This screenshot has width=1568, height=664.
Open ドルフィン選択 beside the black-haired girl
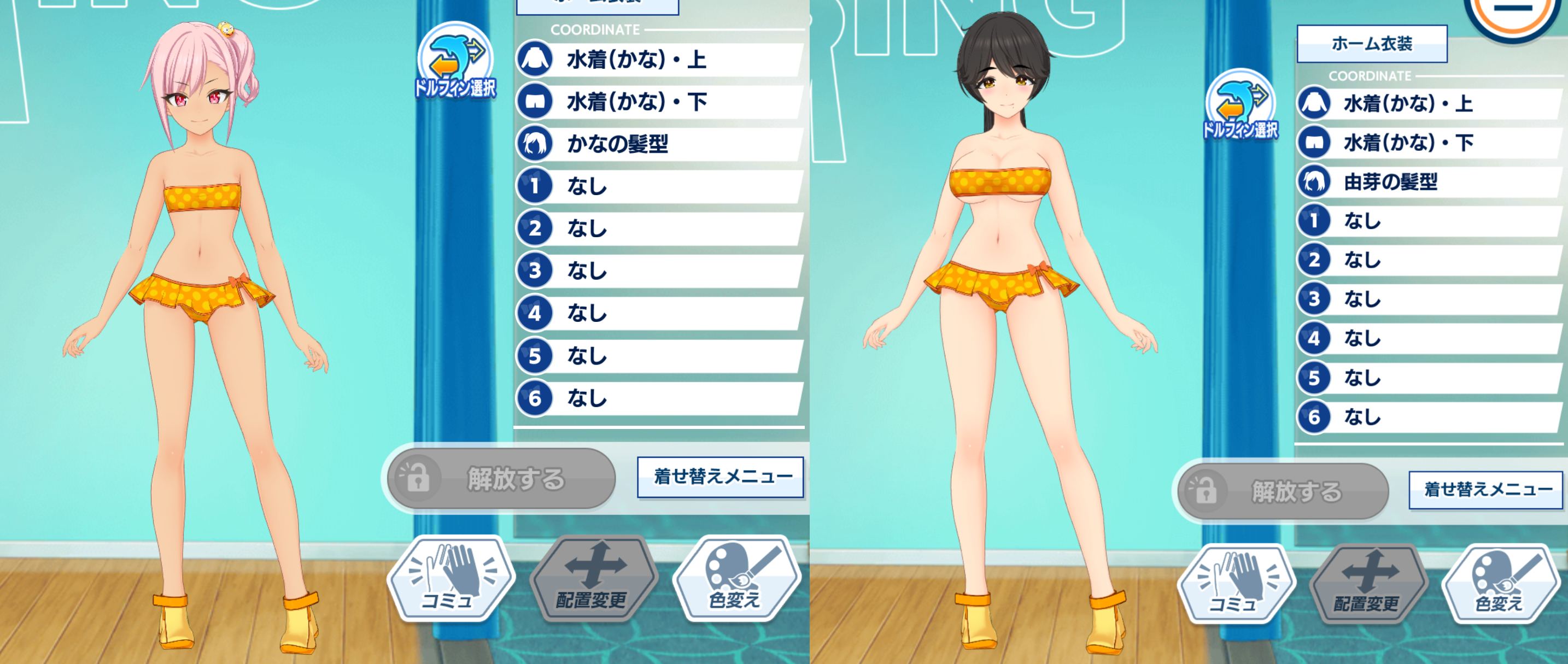(x=1241, y=105)
